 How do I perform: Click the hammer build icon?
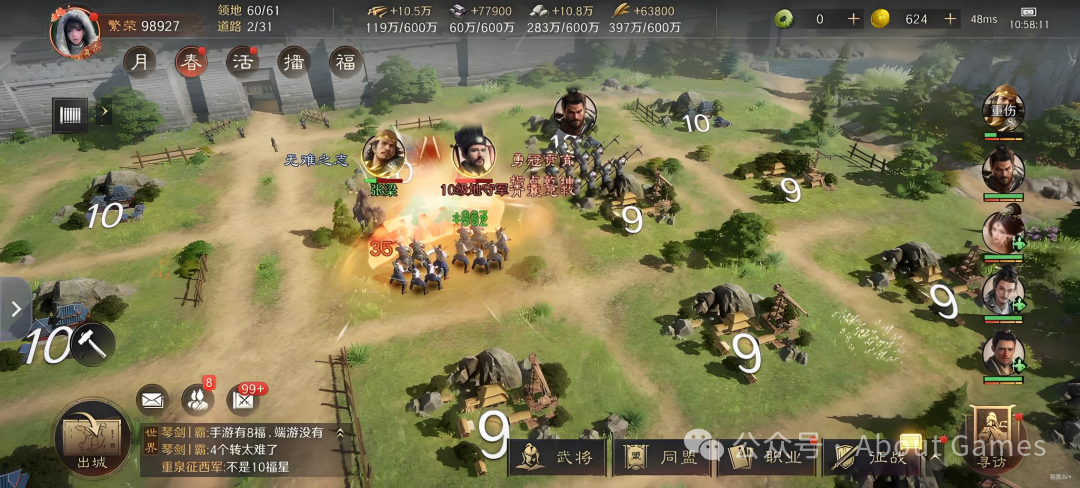94,344
